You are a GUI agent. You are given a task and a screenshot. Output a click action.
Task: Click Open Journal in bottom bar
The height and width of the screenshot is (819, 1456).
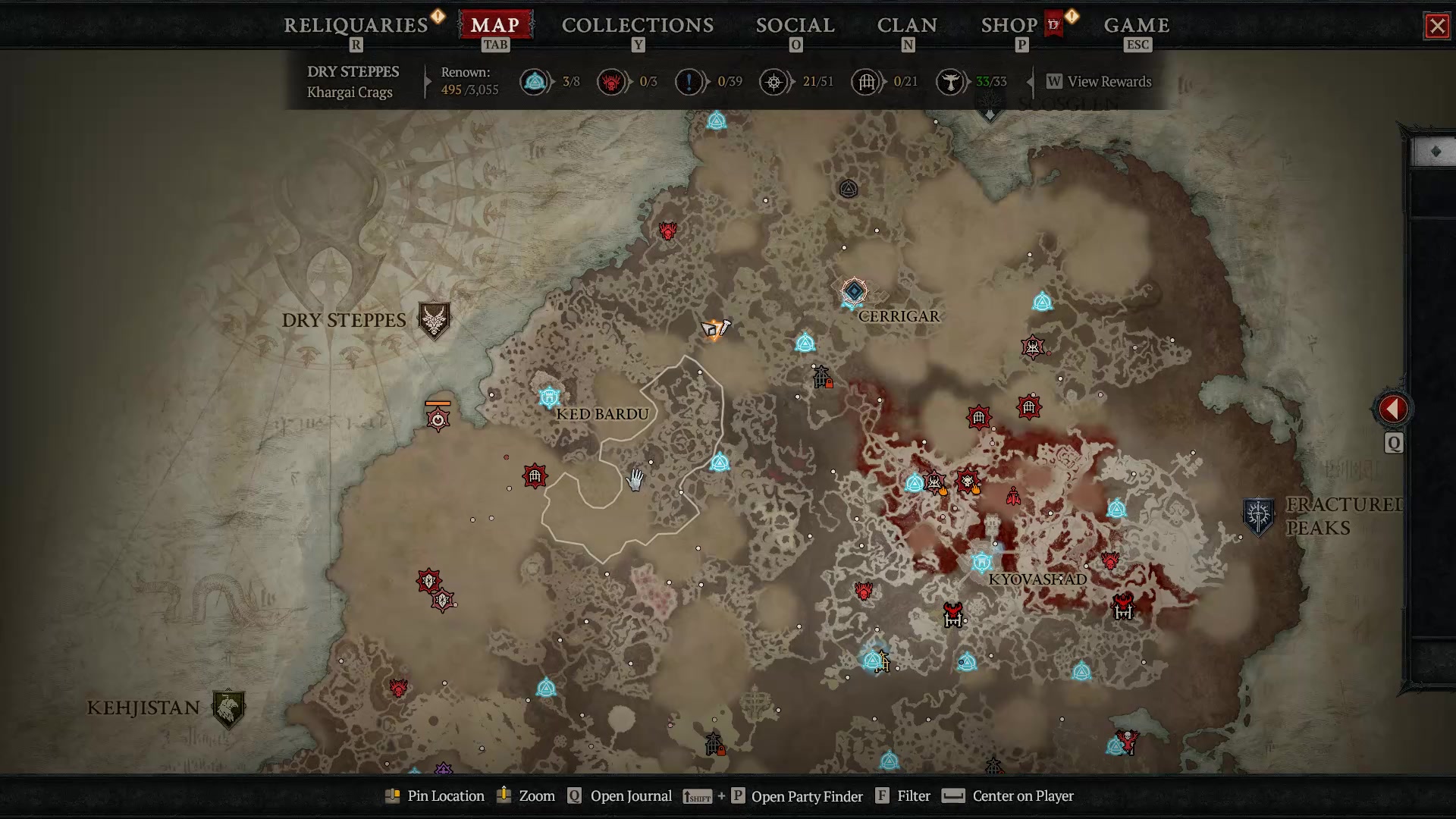pyautogui.click(x=630, y=796)
